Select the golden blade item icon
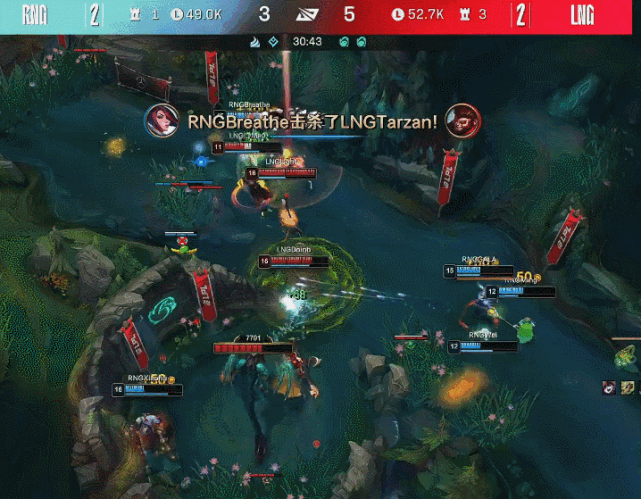Viewport: 641px width, 499px height. tap(627, 387)
